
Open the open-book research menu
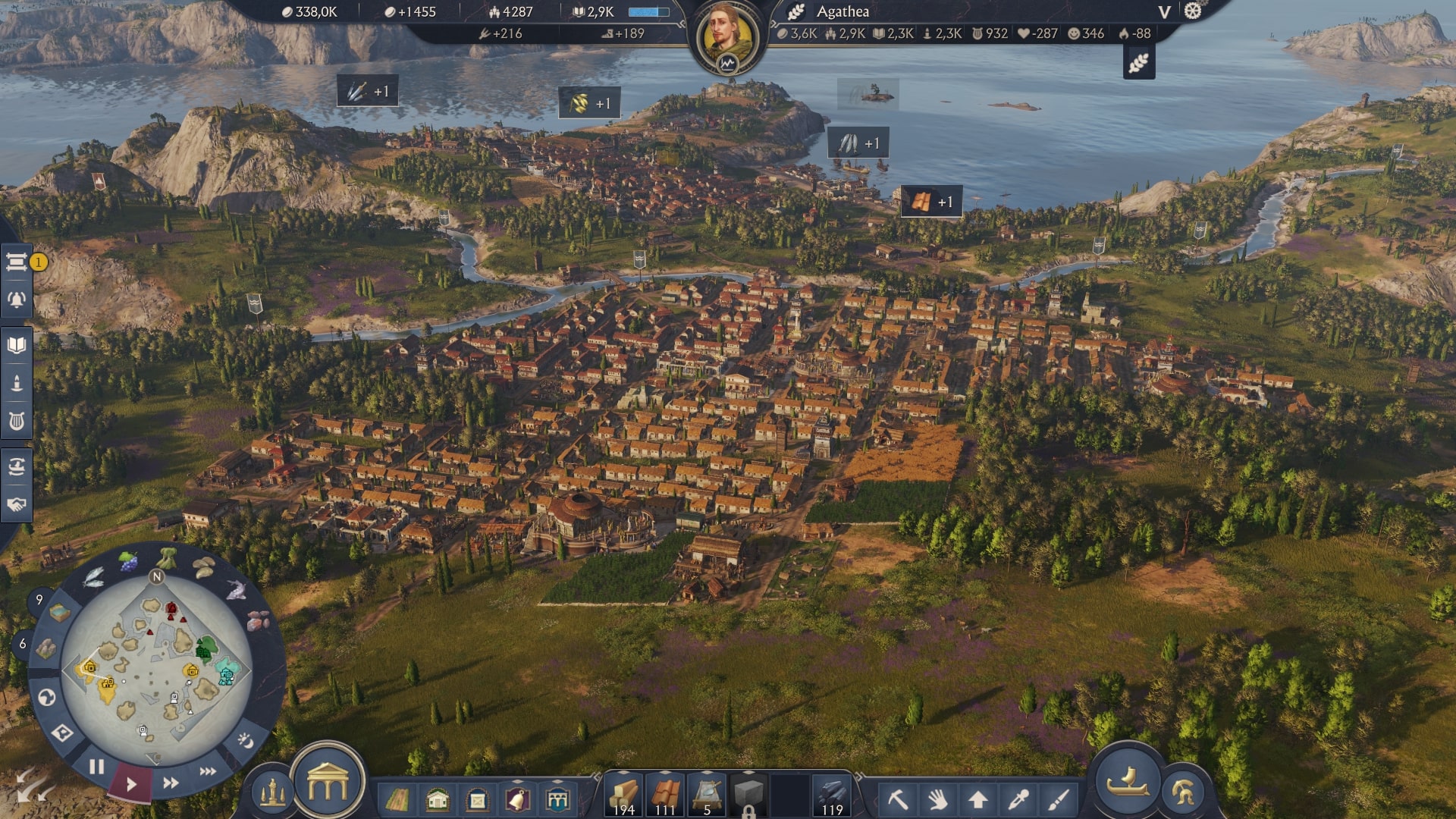click(17, 346)
